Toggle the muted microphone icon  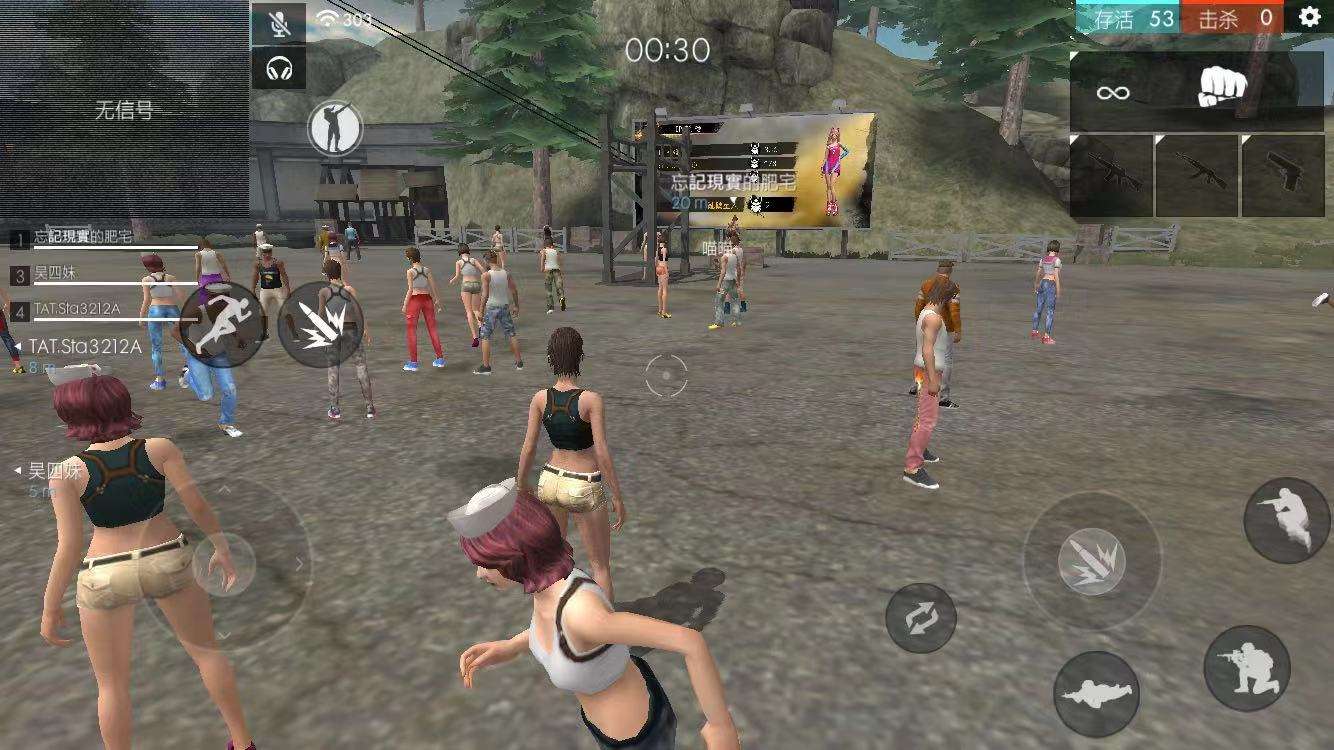[x=278, y=23]
